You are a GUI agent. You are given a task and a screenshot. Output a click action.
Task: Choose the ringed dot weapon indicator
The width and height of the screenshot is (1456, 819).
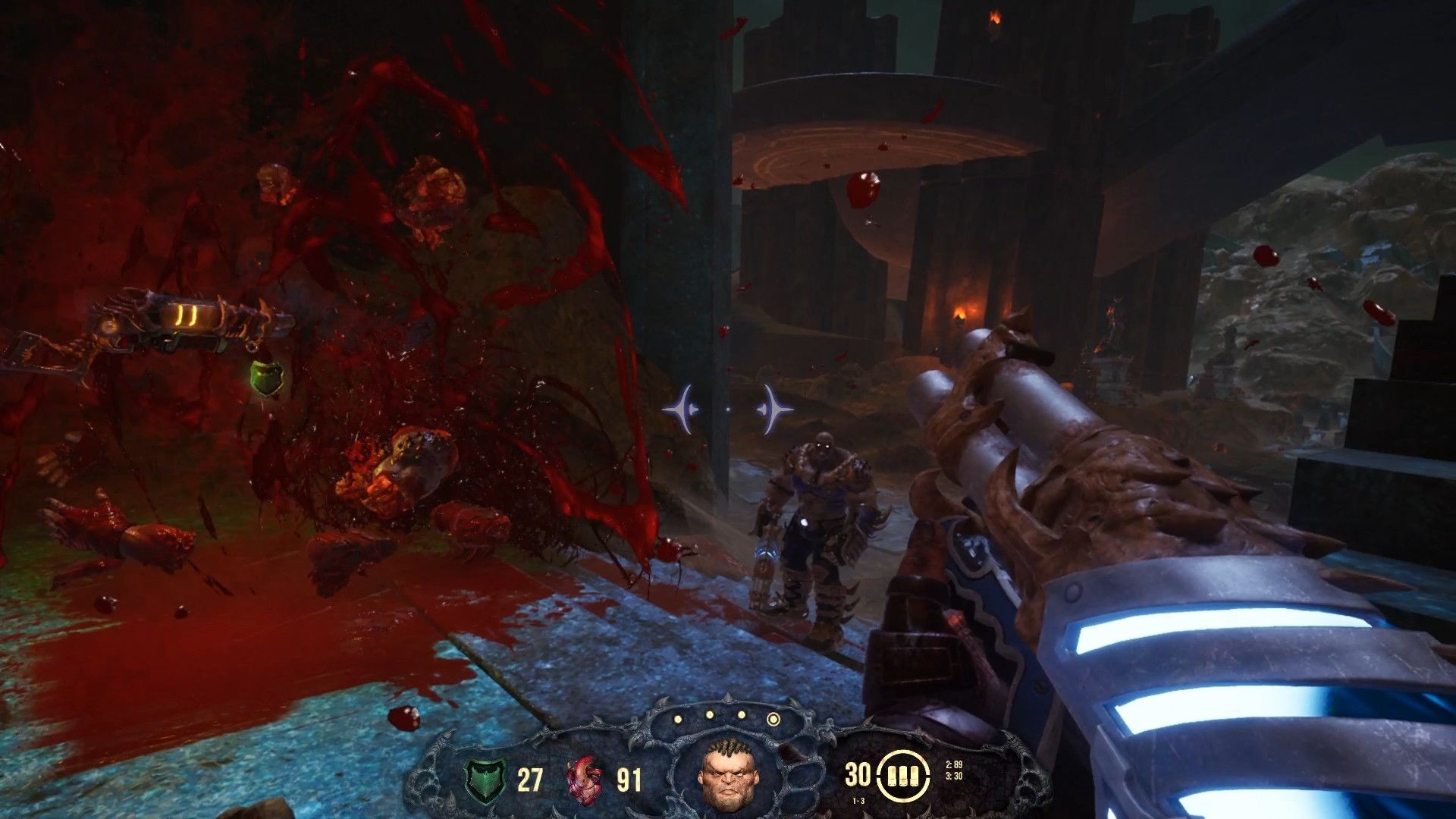point(773,717)
